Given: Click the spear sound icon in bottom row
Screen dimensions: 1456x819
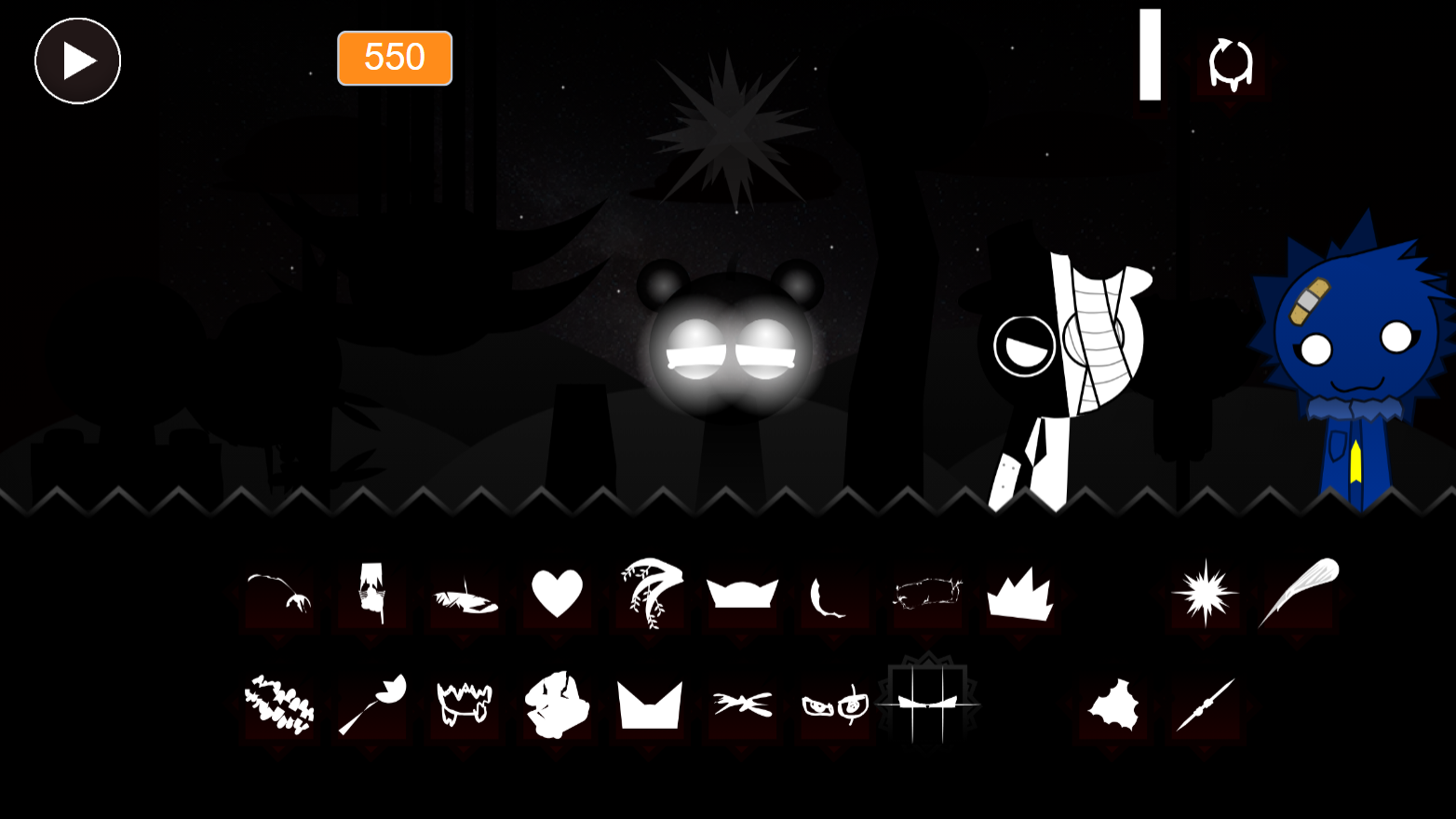Looking at the screenshot, I should click(x=1206, y=705).
